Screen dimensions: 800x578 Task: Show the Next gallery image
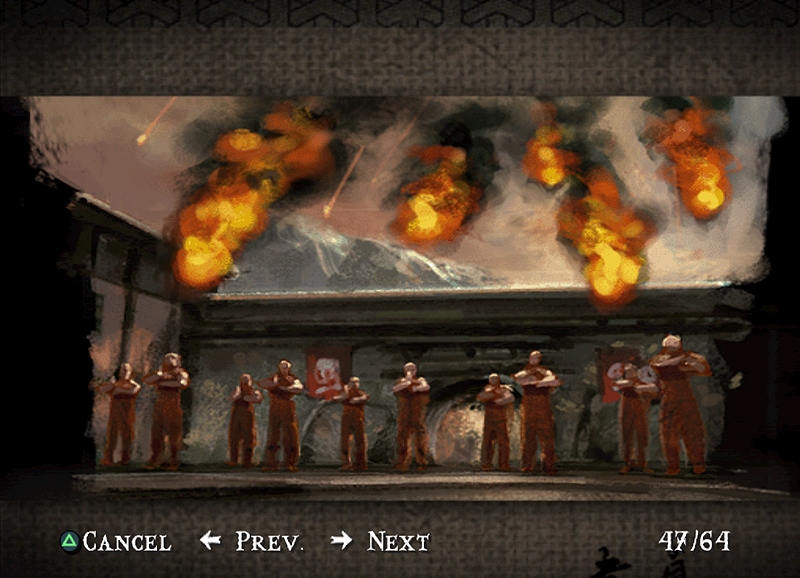pyautogui.click(x=381, y=542)
